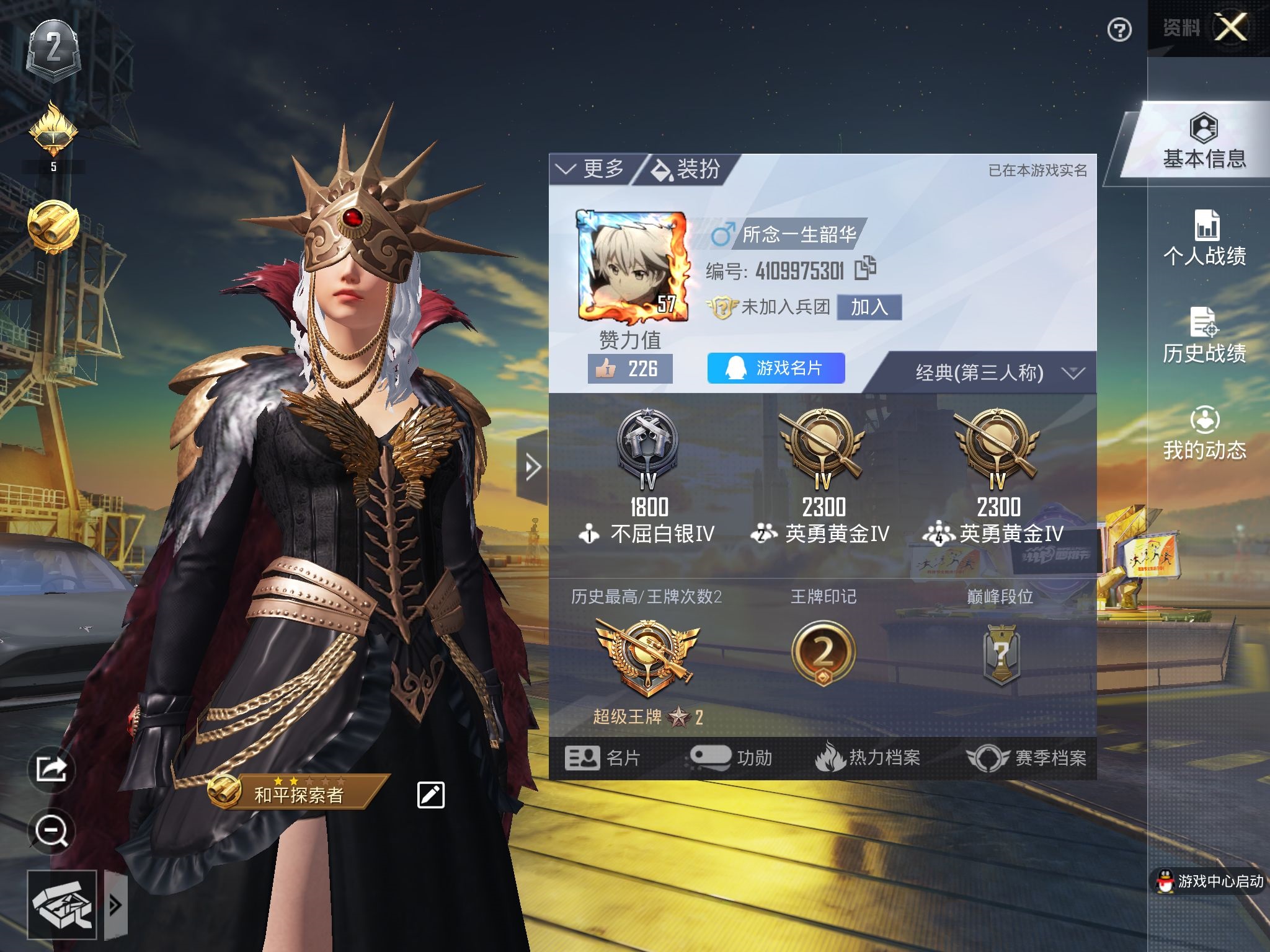Expand the 更多 dropdown
Screen dimensions: 1270x952
point(590,169)
